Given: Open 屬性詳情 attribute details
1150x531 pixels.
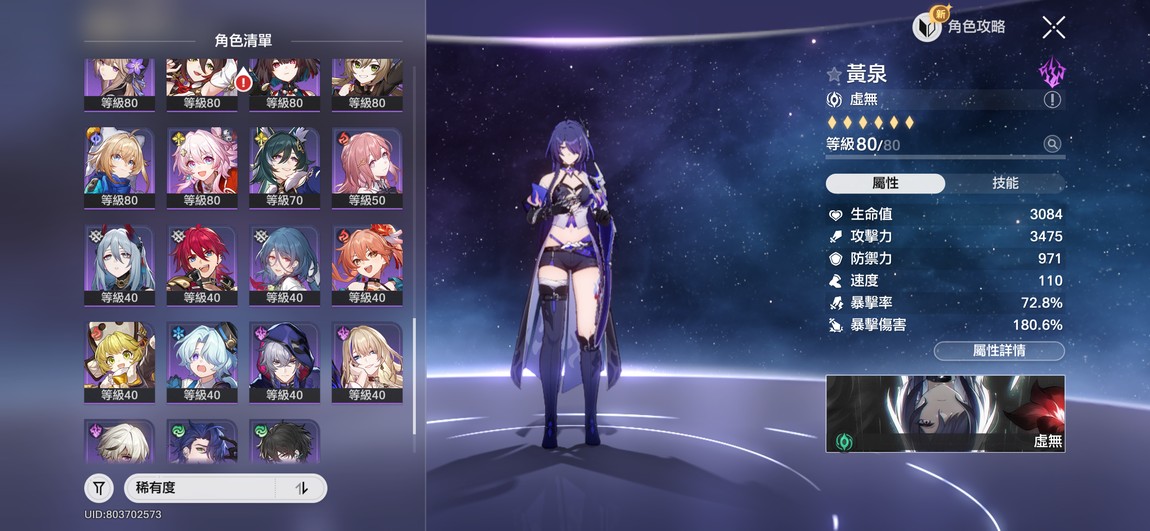Looking at the screenshot, I should [999, 350].
